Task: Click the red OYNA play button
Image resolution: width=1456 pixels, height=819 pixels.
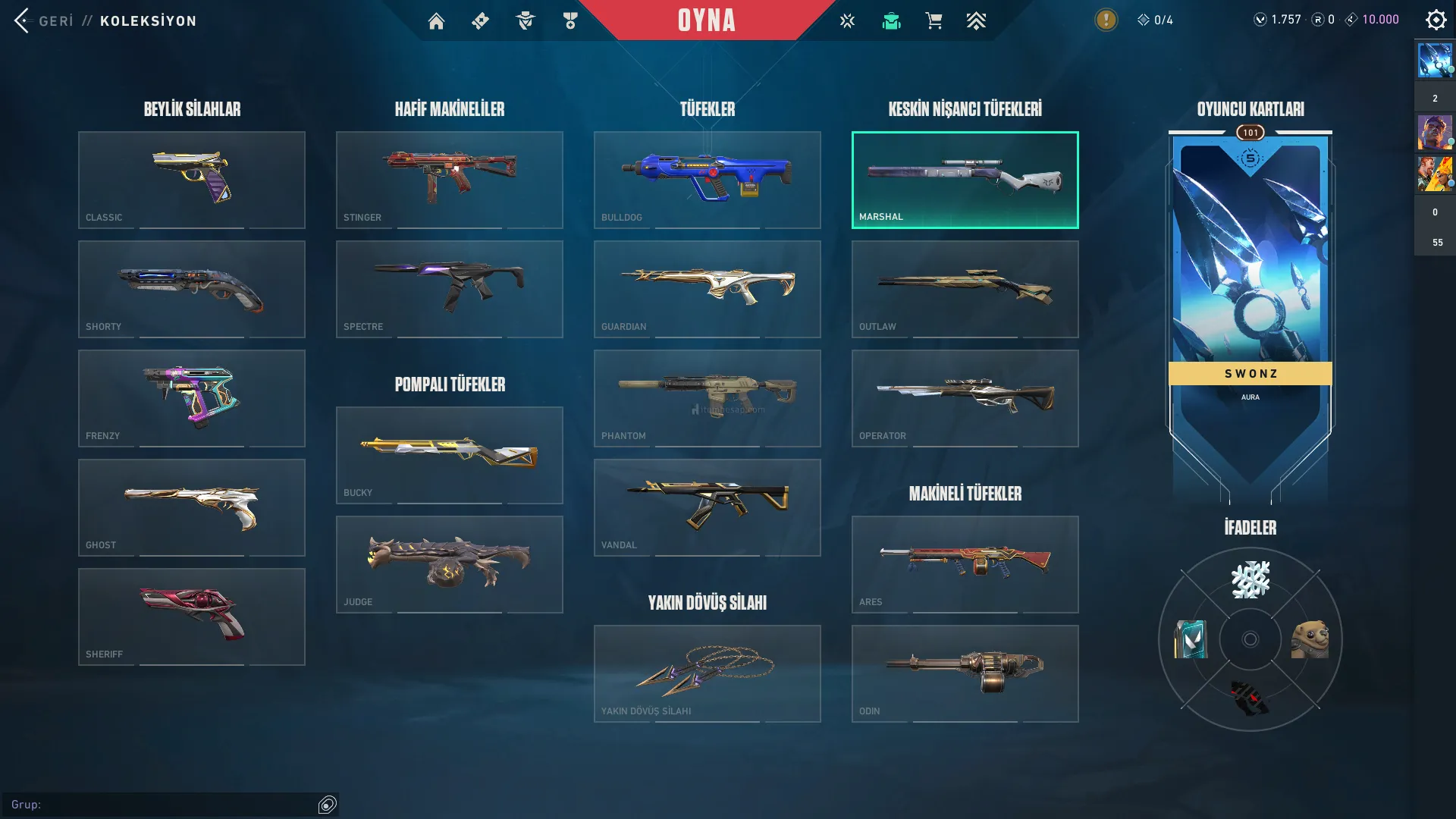Action: tap(706, 20)
